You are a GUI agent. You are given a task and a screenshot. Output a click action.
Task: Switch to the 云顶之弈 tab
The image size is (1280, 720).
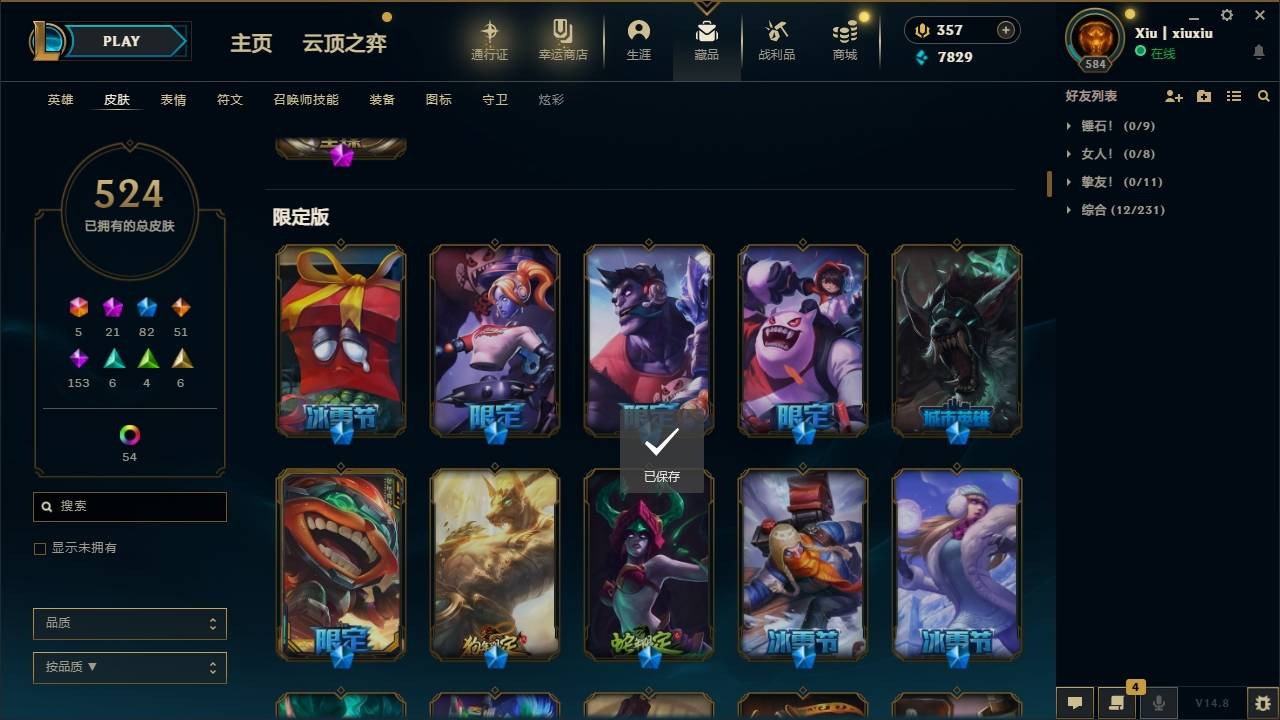tap(344, 44)
